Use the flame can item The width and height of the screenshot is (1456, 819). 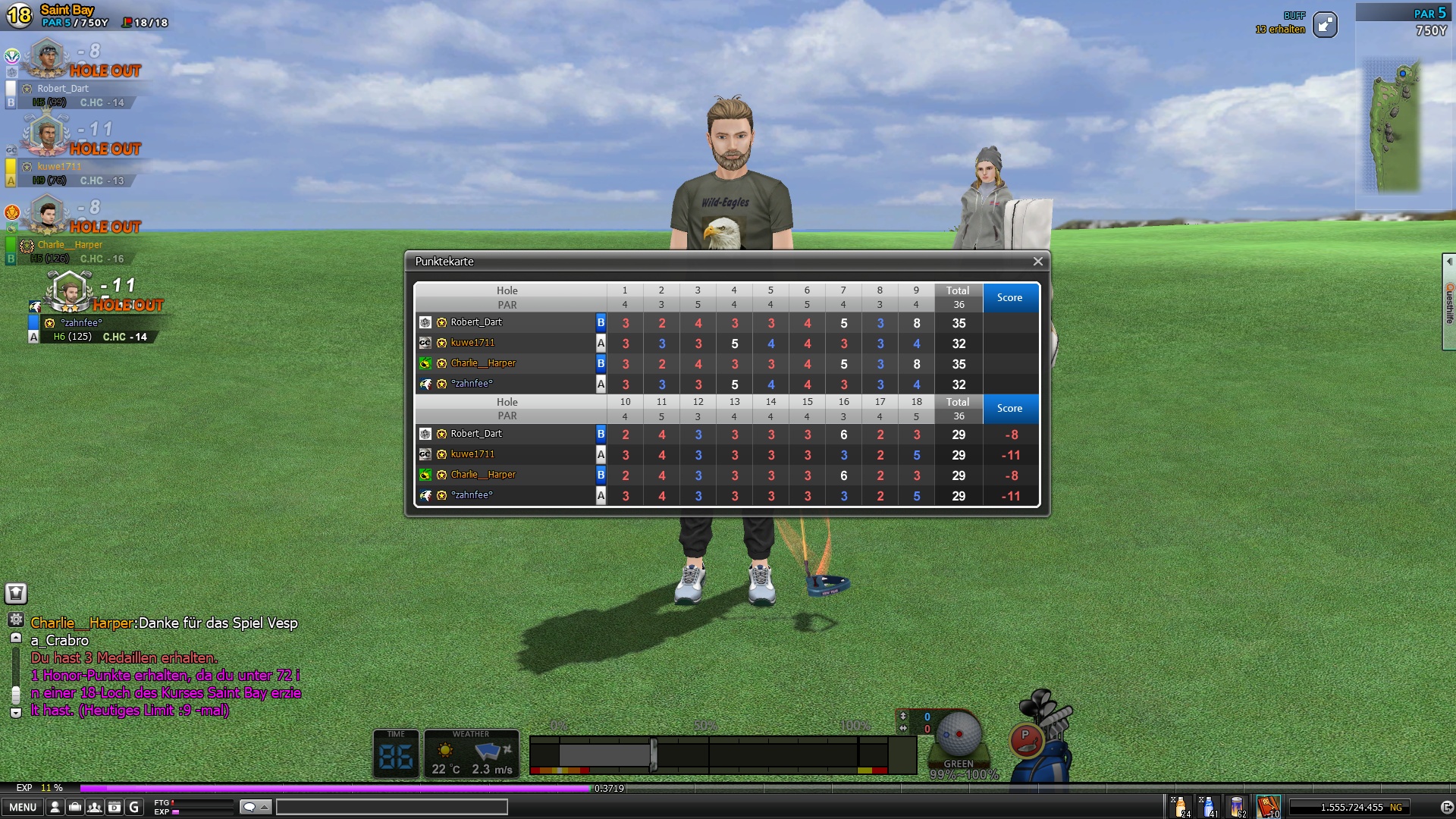coord(1237,806)
